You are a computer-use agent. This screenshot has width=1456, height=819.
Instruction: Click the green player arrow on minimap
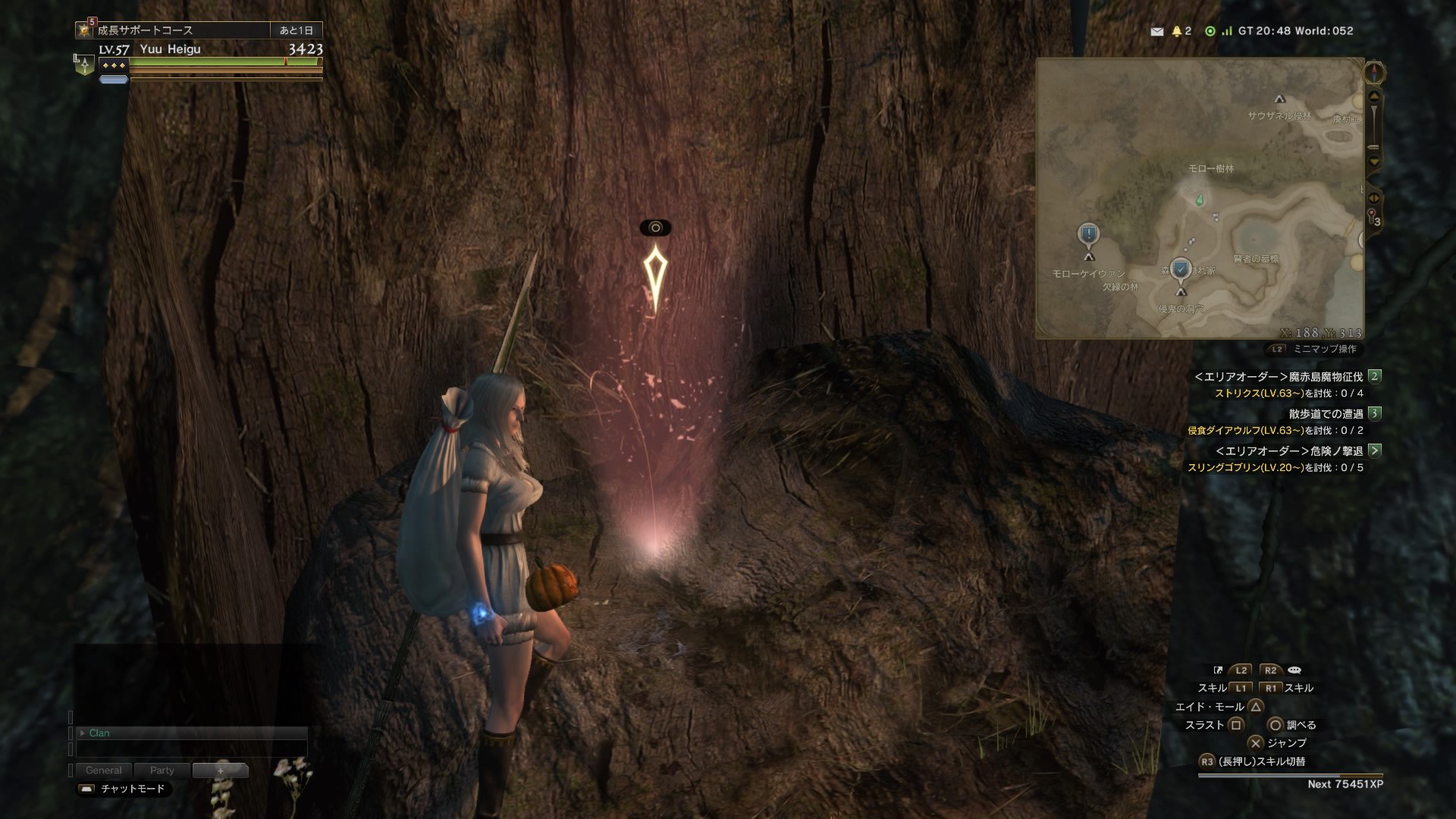coord(1199,200)
